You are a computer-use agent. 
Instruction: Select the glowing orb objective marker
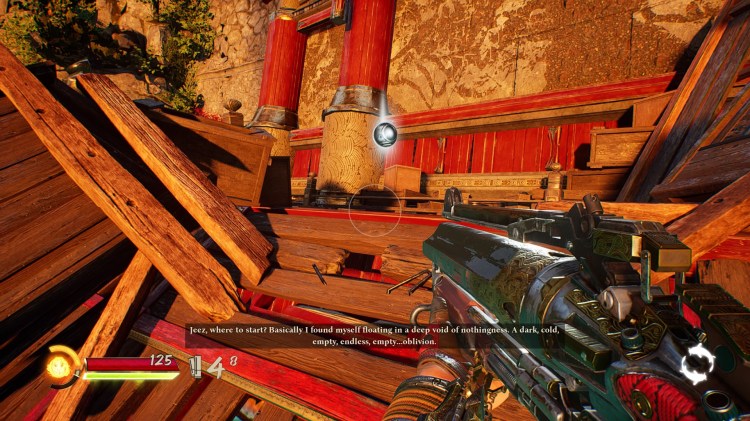[x=385, y=133]
